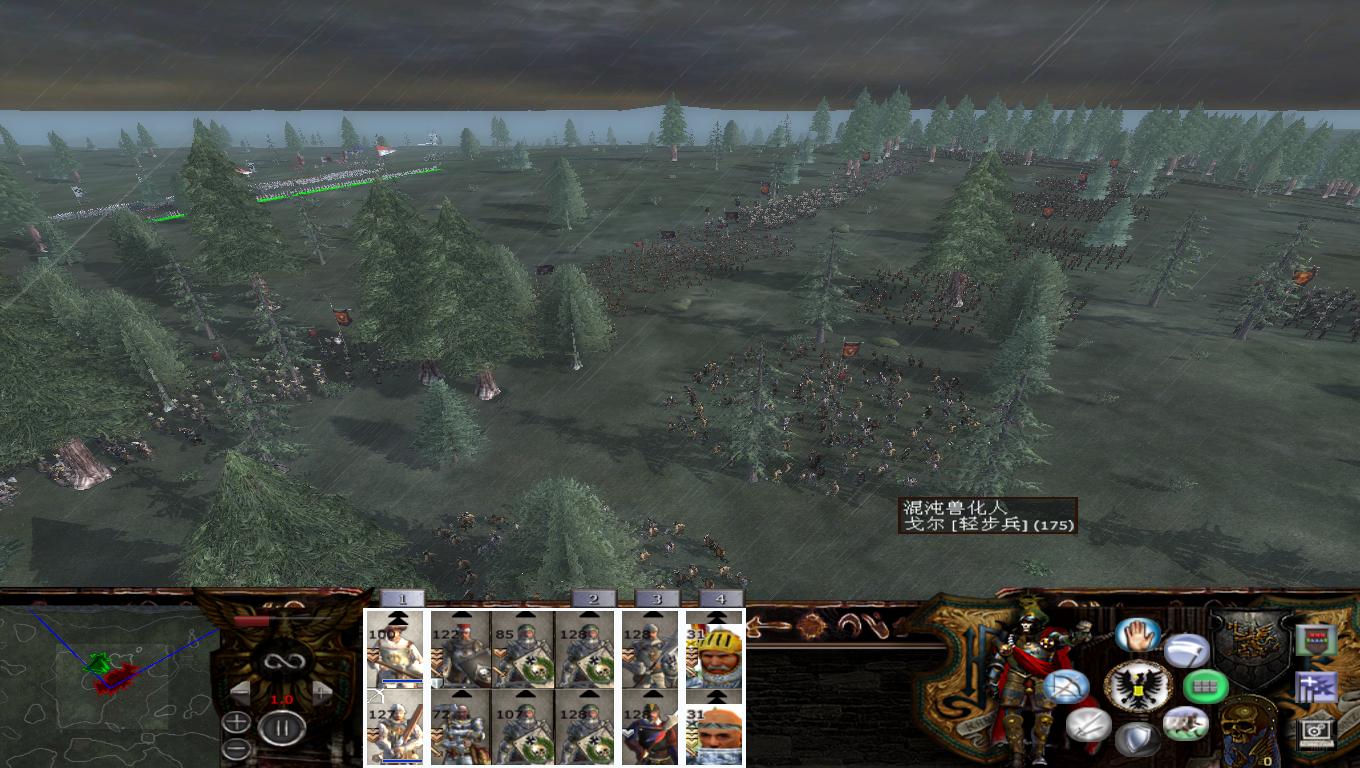Select the running-men run mode icon

point(1188,722)
